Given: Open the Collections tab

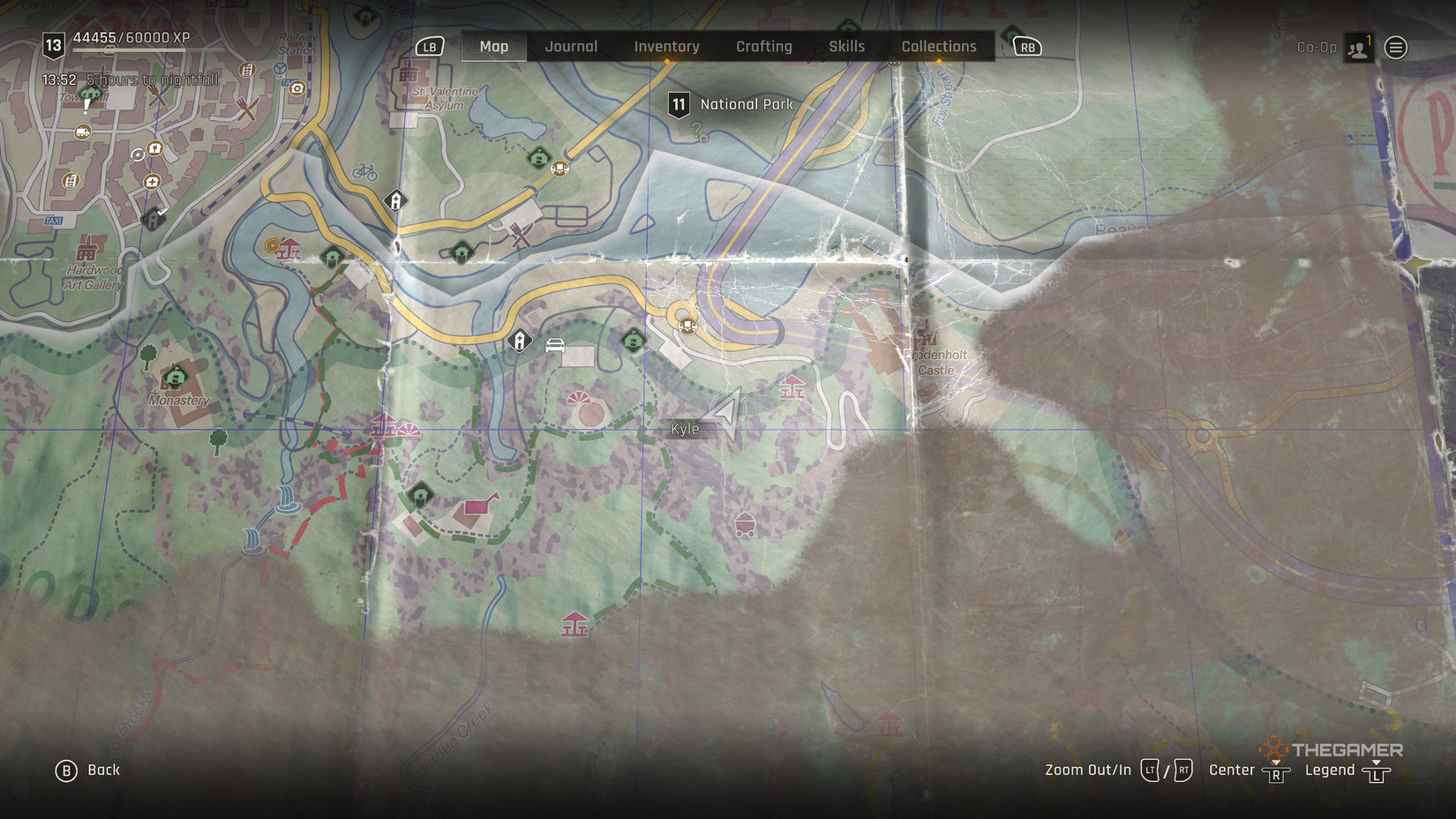Looking at the screenshot, I should coord(938,46).
